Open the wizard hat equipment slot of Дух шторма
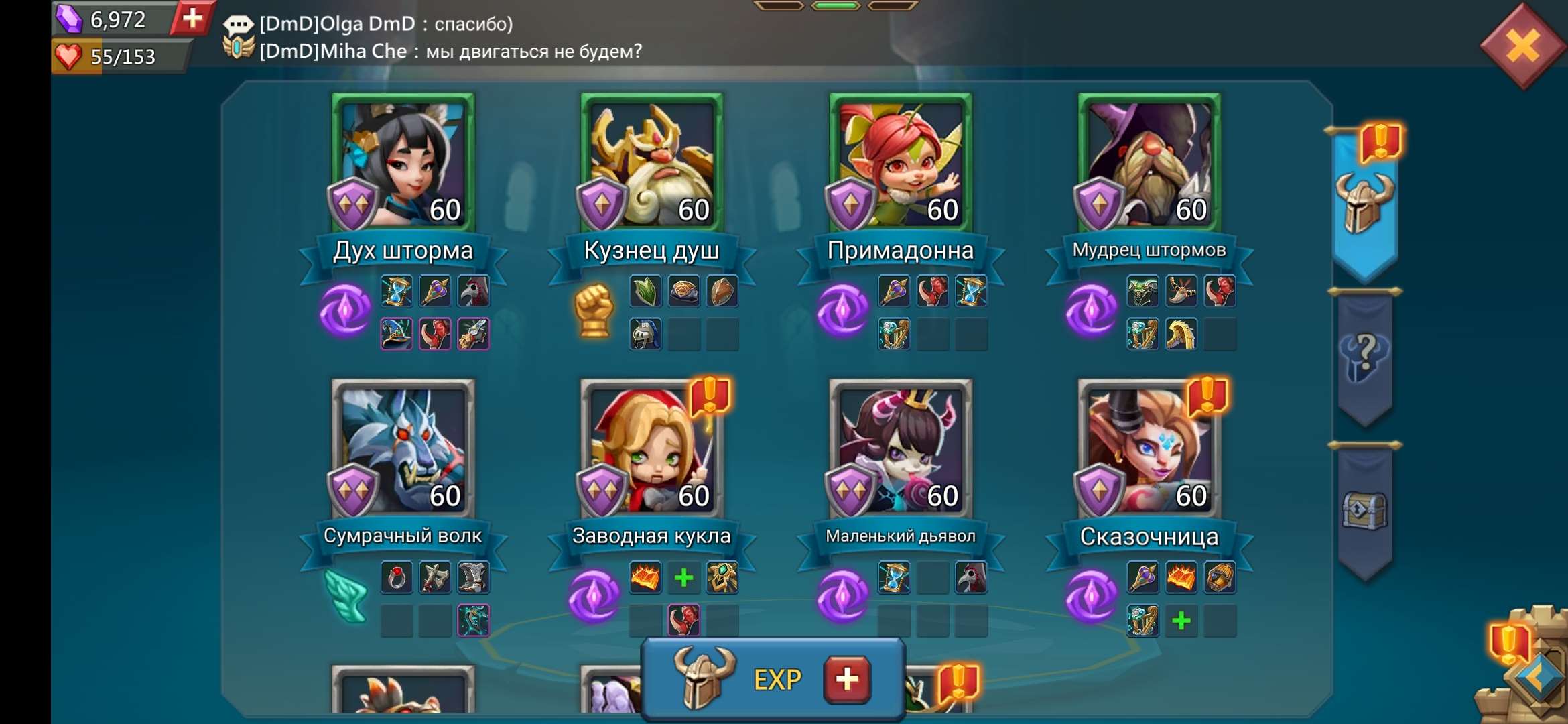The width and height of the screenshot is (1568, 724). (397, 333)
